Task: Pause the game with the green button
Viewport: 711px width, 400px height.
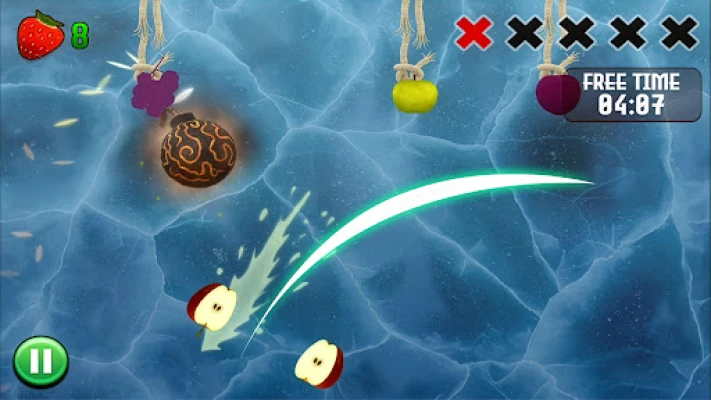Action: pos(40,361)
